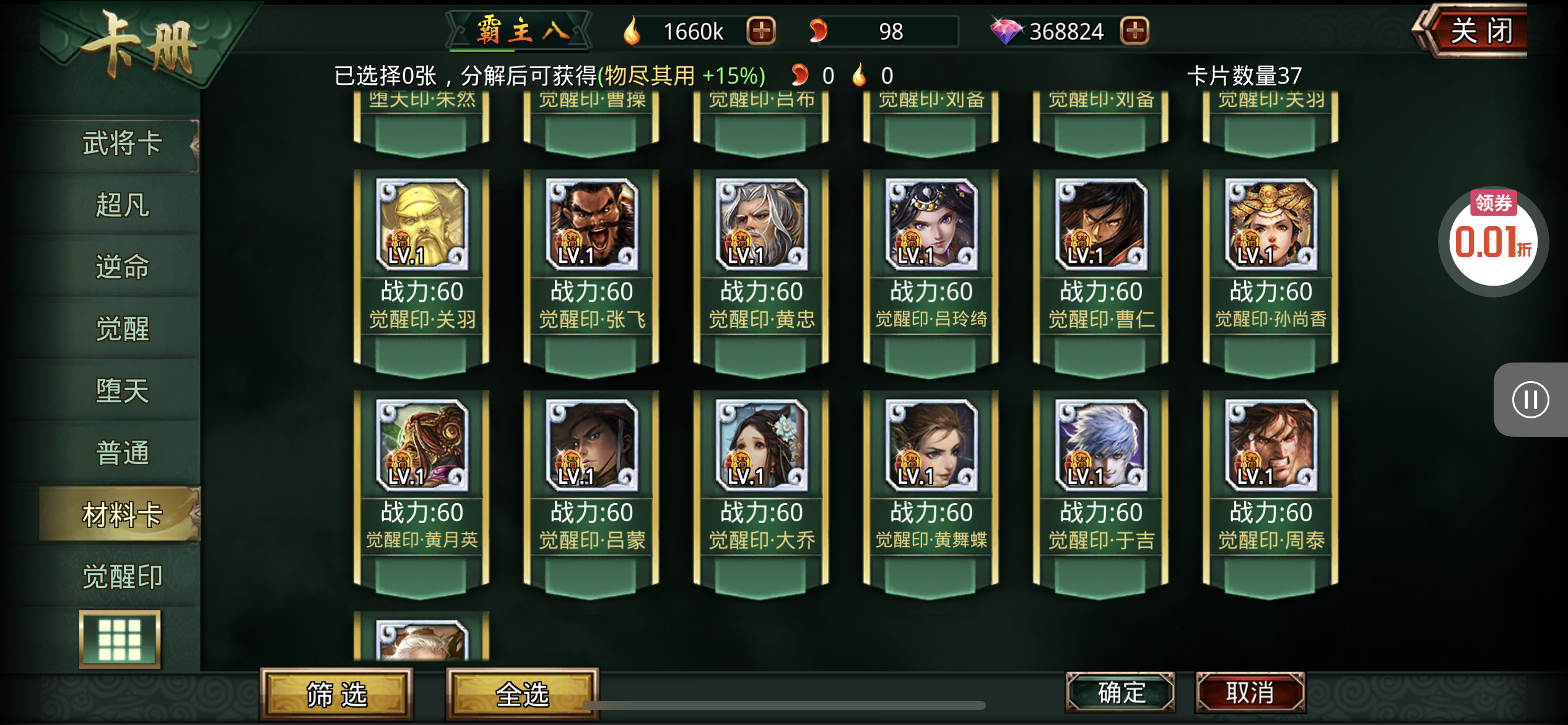Cancel selection with 取消

pyautogui.click(x=1250, y=692)
